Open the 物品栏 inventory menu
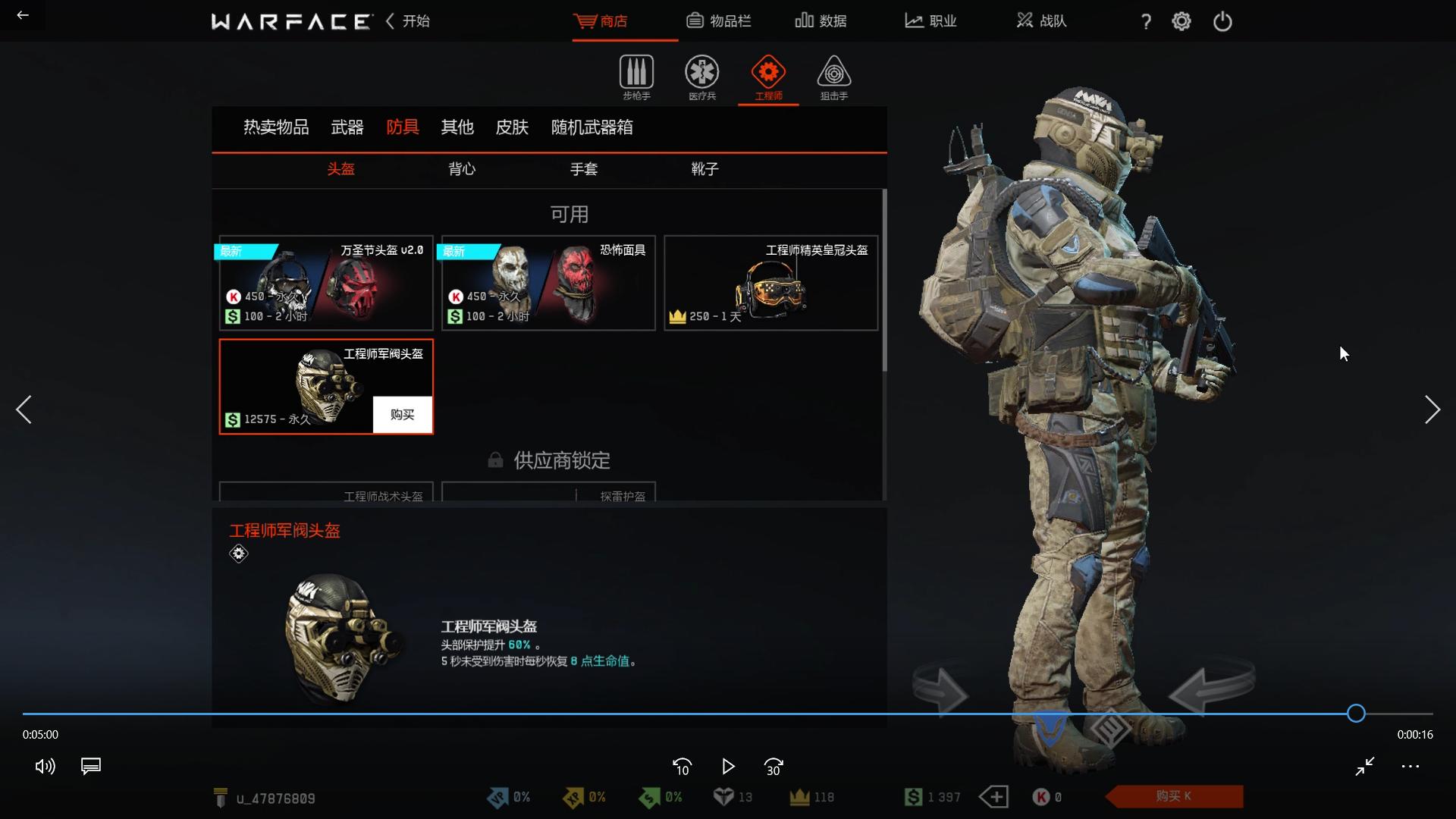Image resolution: width=1456 pixels, height=819 pixels. (x=718, y=21)
